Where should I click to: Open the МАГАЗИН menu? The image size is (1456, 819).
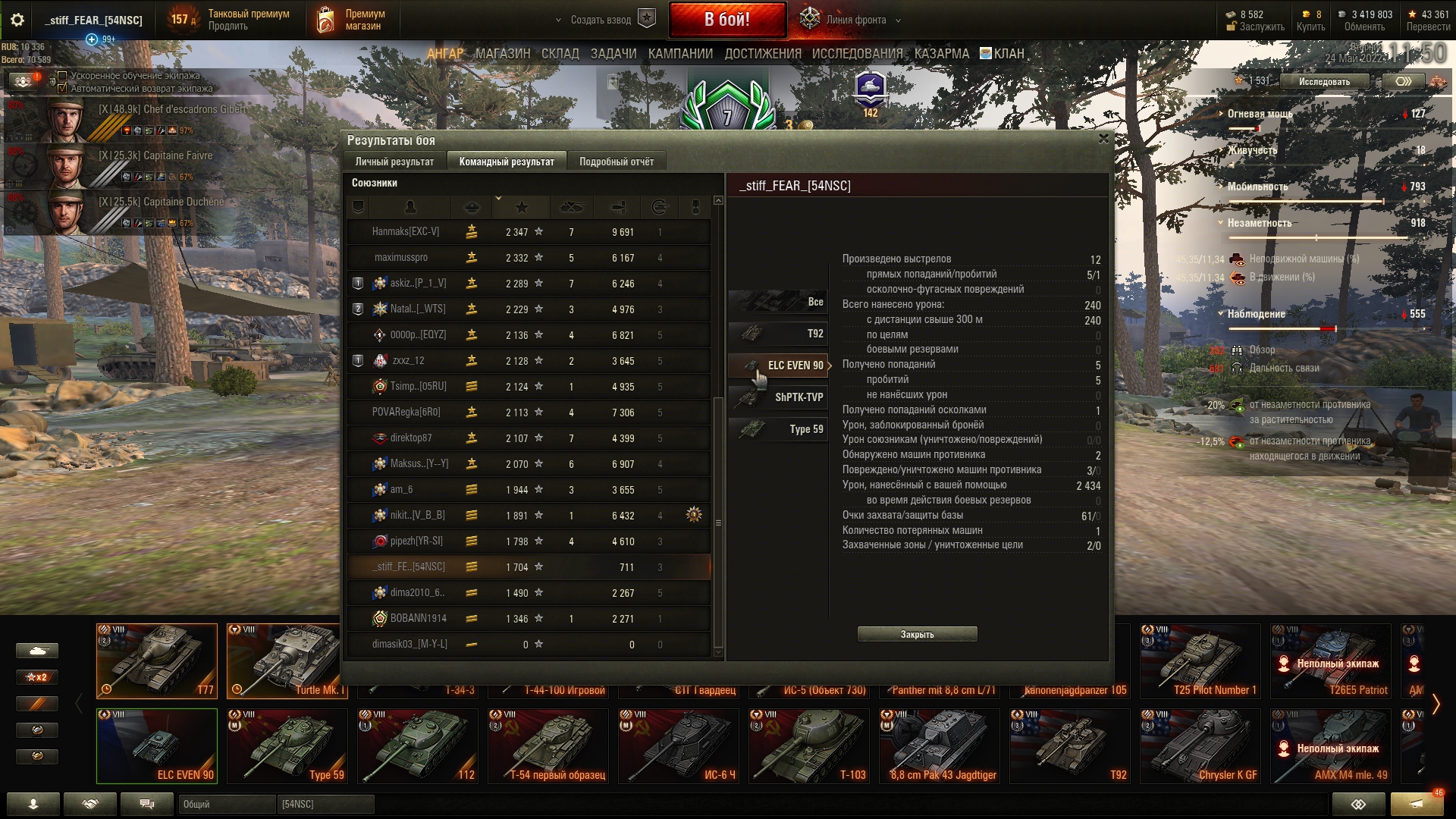[503, 54]
